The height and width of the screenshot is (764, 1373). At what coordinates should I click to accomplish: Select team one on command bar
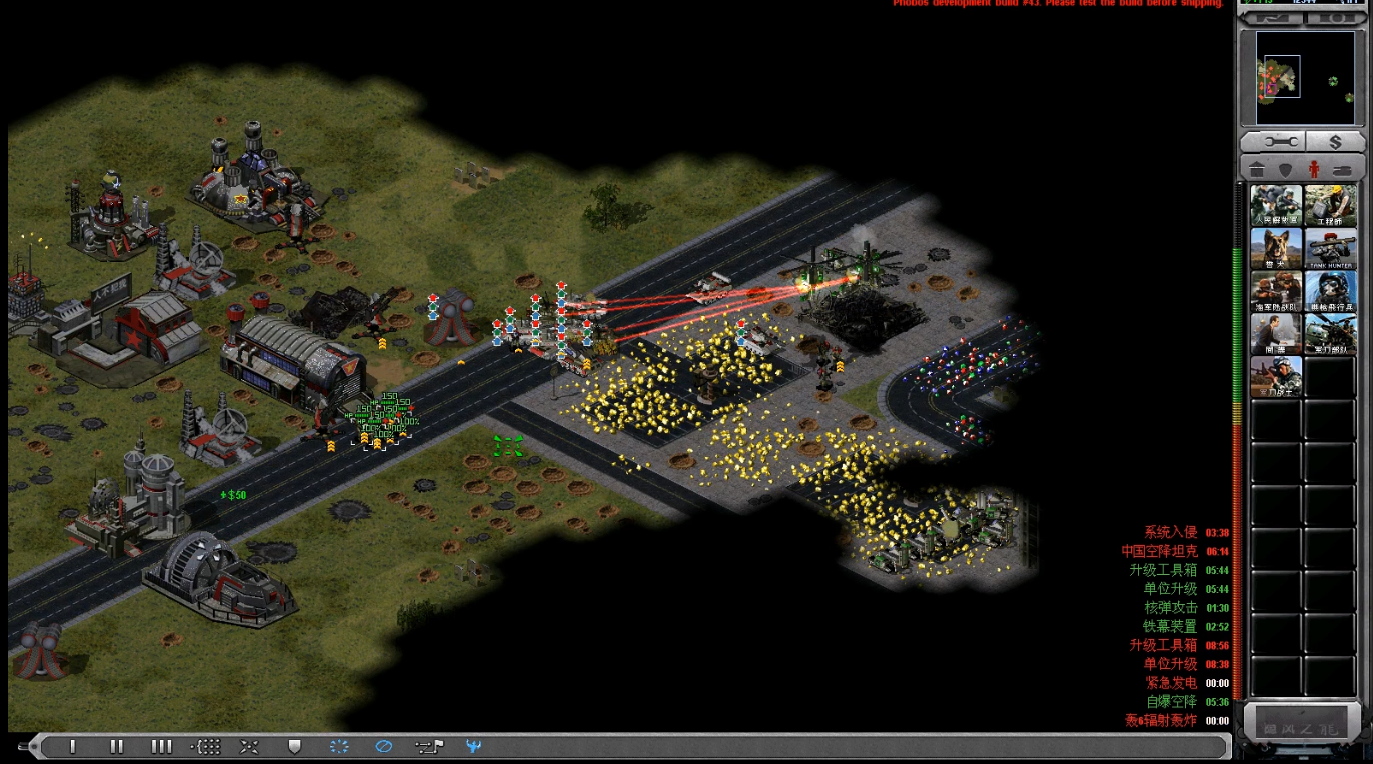[73, 746]
